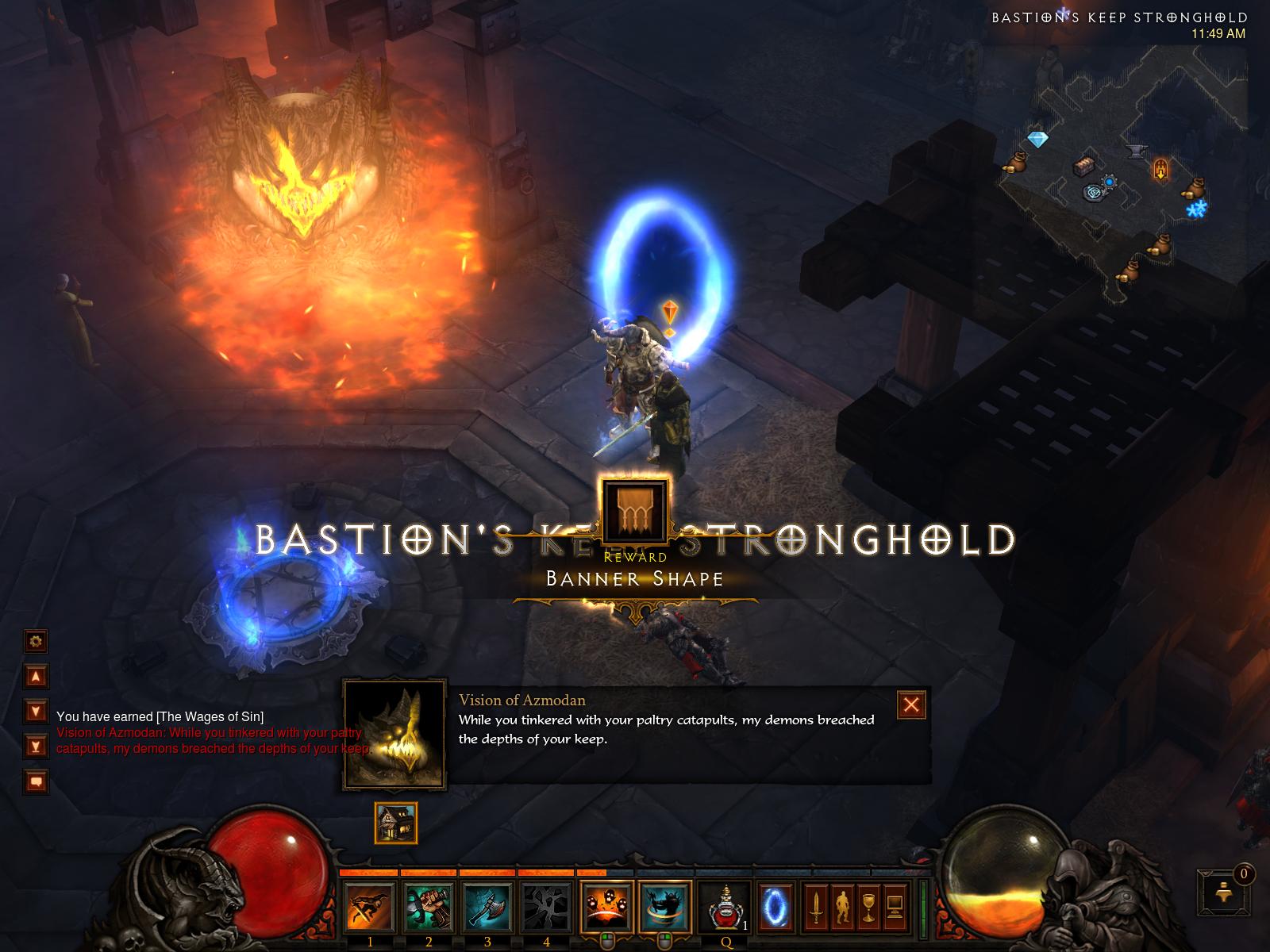Select the cracked-ground skill in slot 4
The width and height of the screenshot is (1270, 952).
[x=546, y=907]
